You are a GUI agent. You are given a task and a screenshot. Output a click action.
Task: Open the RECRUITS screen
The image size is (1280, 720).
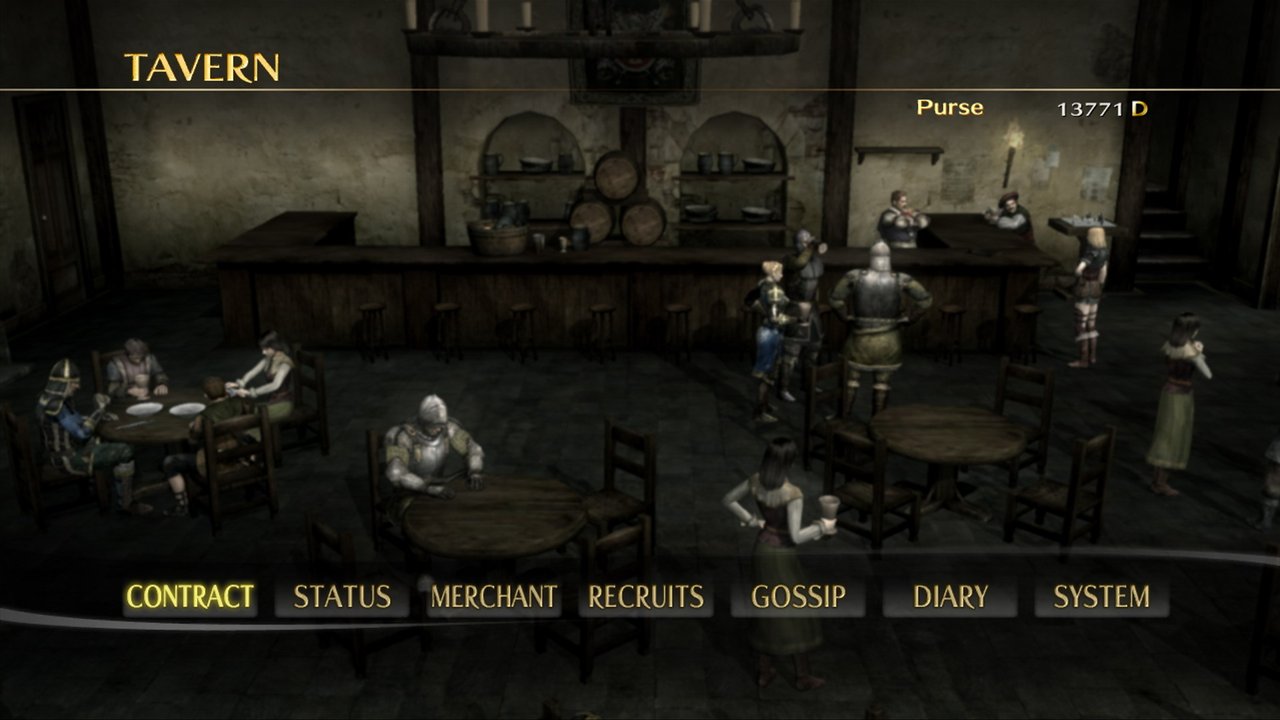tap(646, 596)
